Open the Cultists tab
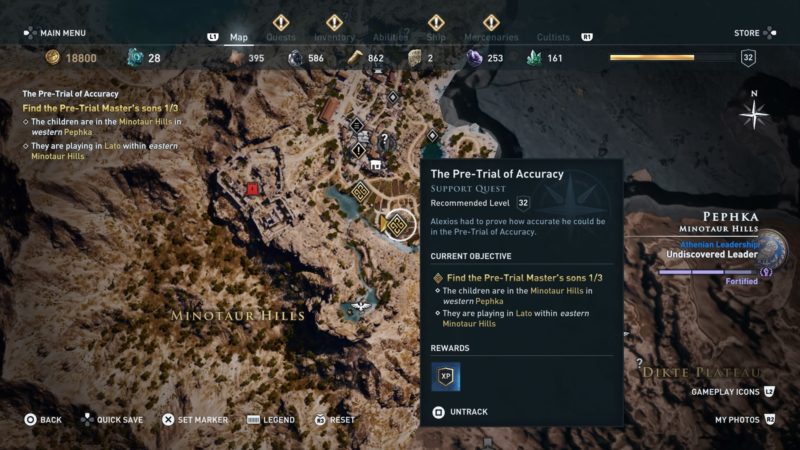Screen dimensions: 800x450 [x=553, y=38]
